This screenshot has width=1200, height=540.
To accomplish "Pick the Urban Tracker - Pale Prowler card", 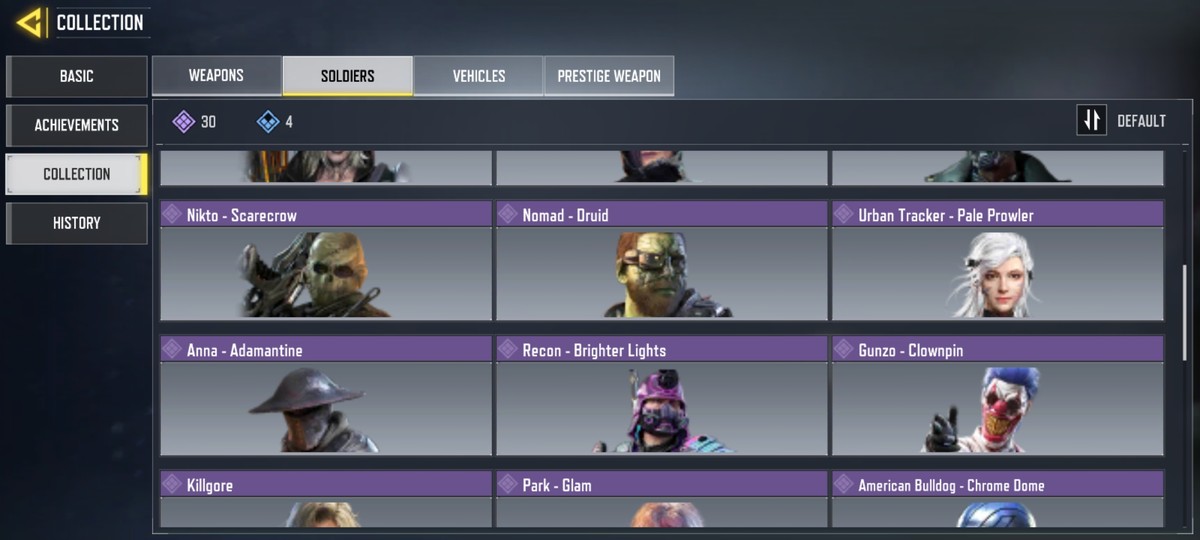I will (998, 260).
